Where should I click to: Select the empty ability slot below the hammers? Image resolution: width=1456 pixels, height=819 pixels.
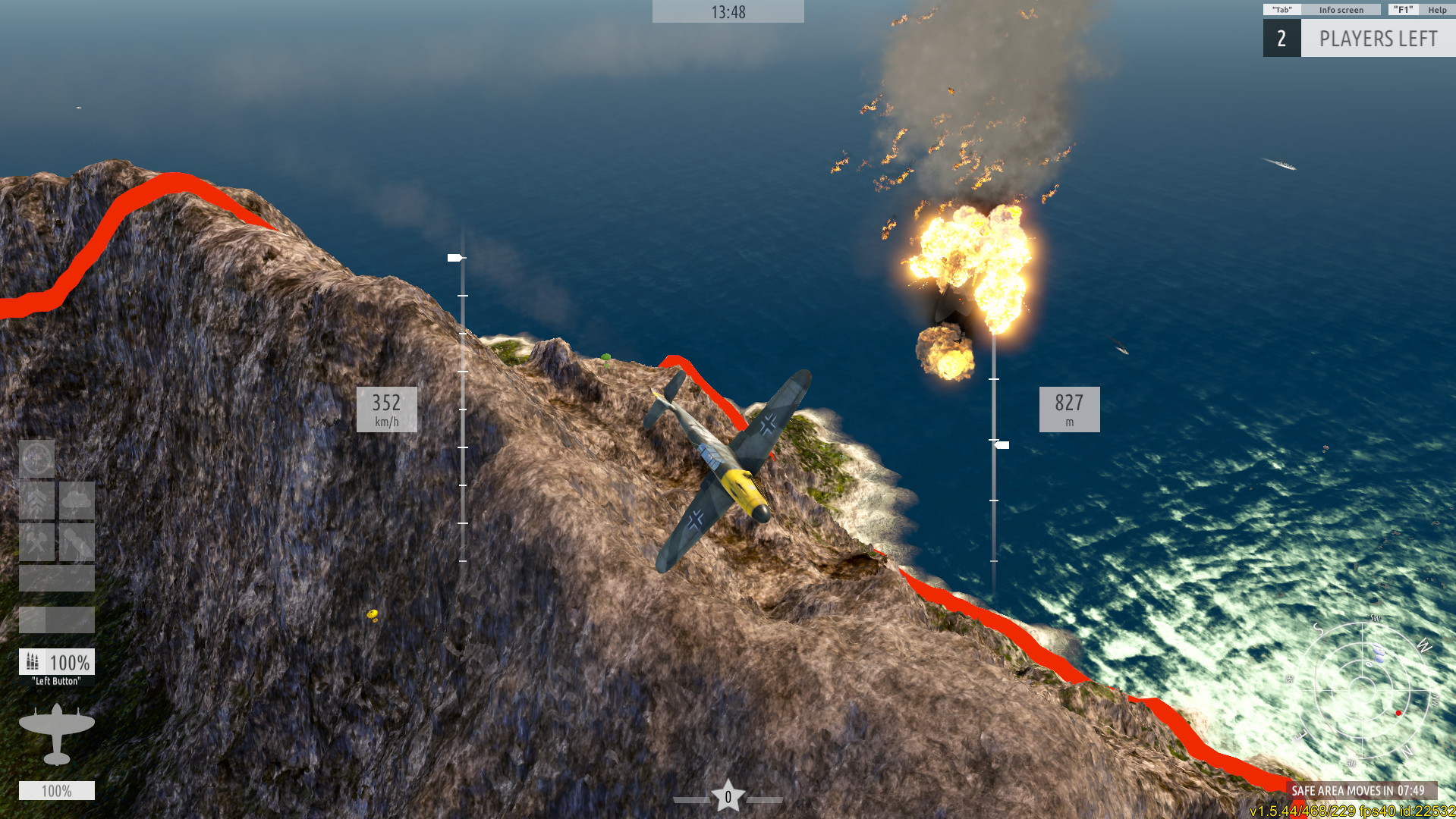(57, 578)
